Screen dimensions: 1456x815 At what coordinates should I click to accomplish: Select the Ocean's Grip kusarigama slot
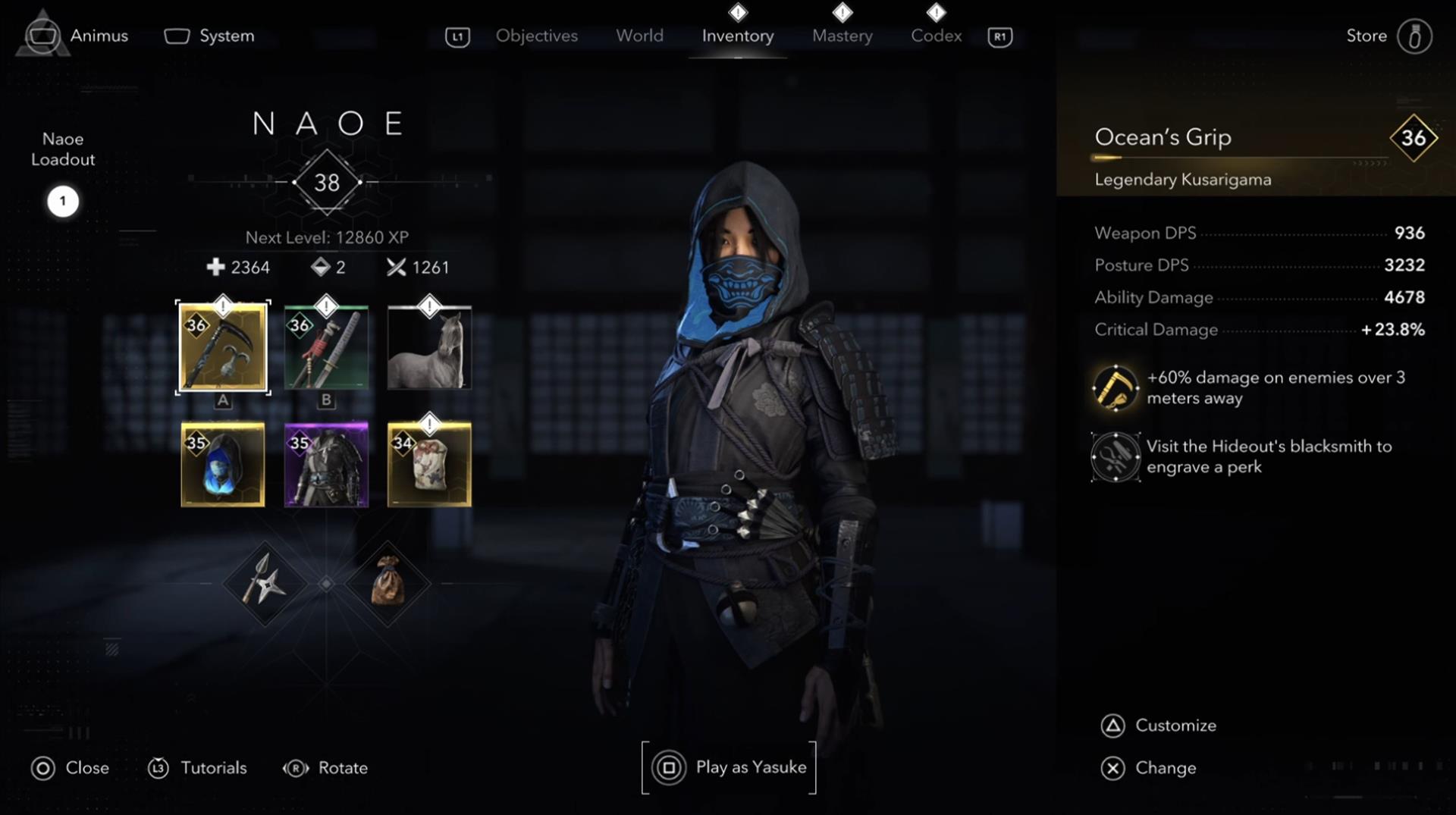223,348
